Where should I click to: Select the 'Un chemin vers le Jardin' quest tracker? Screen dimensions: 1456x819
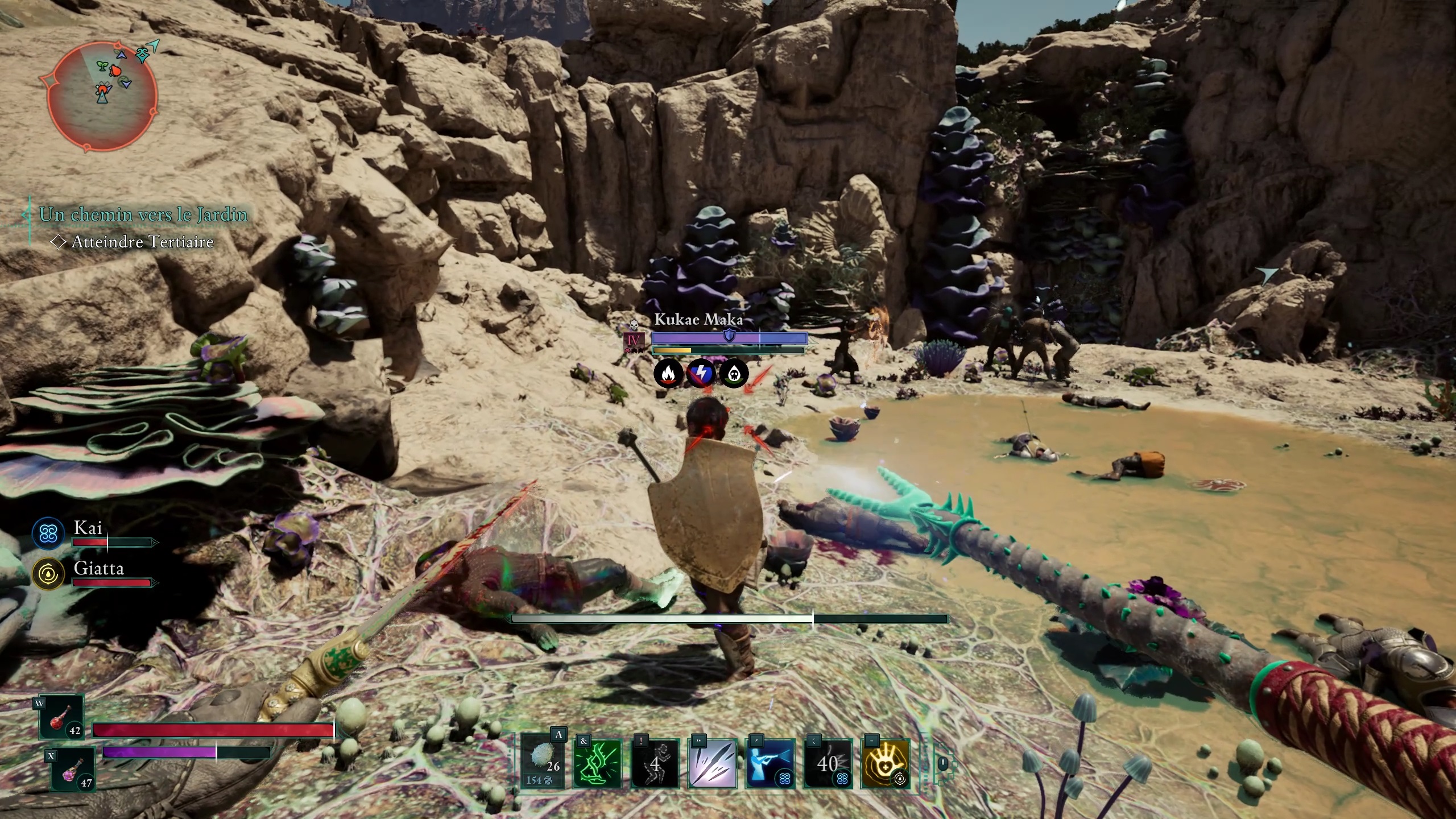[143, 214]
